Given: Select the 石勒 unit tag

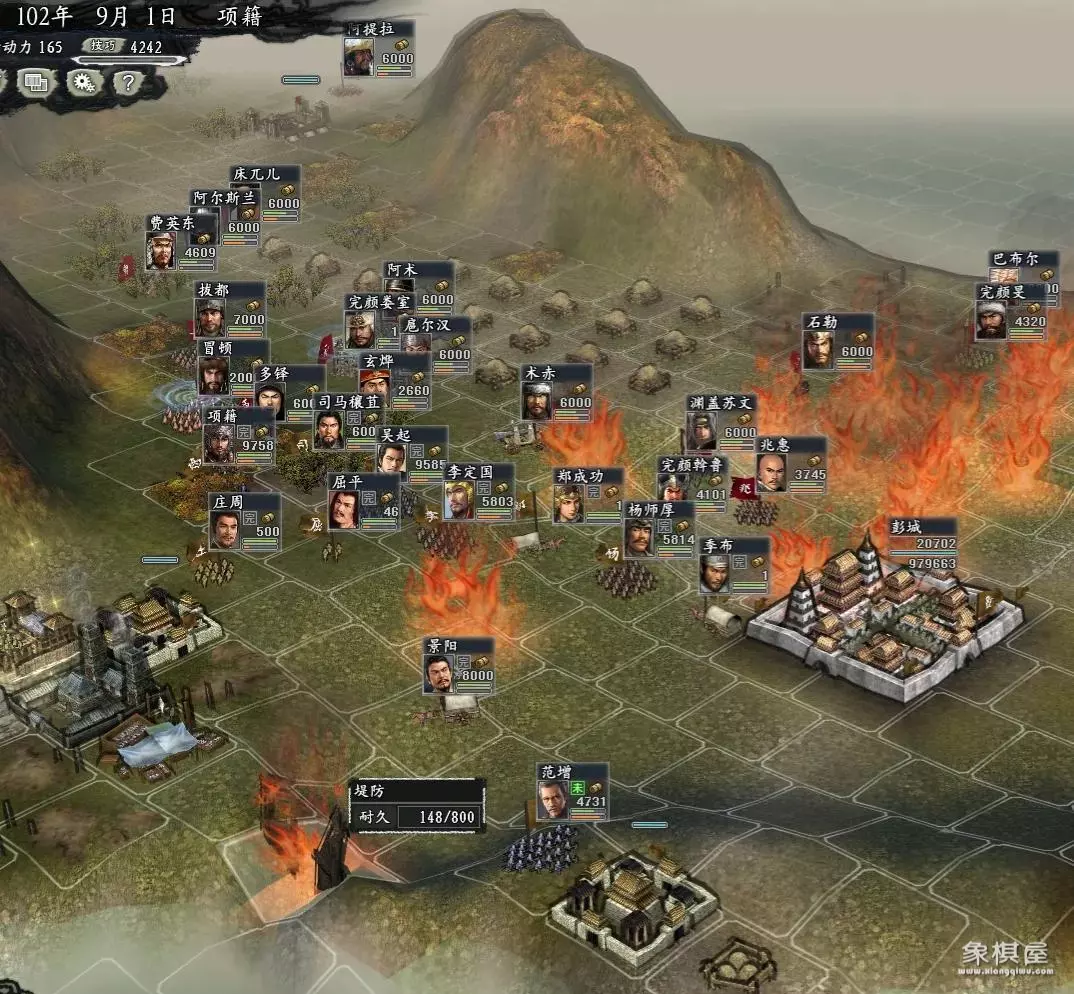Looking at the screenshot, I should tap(838, 342).
